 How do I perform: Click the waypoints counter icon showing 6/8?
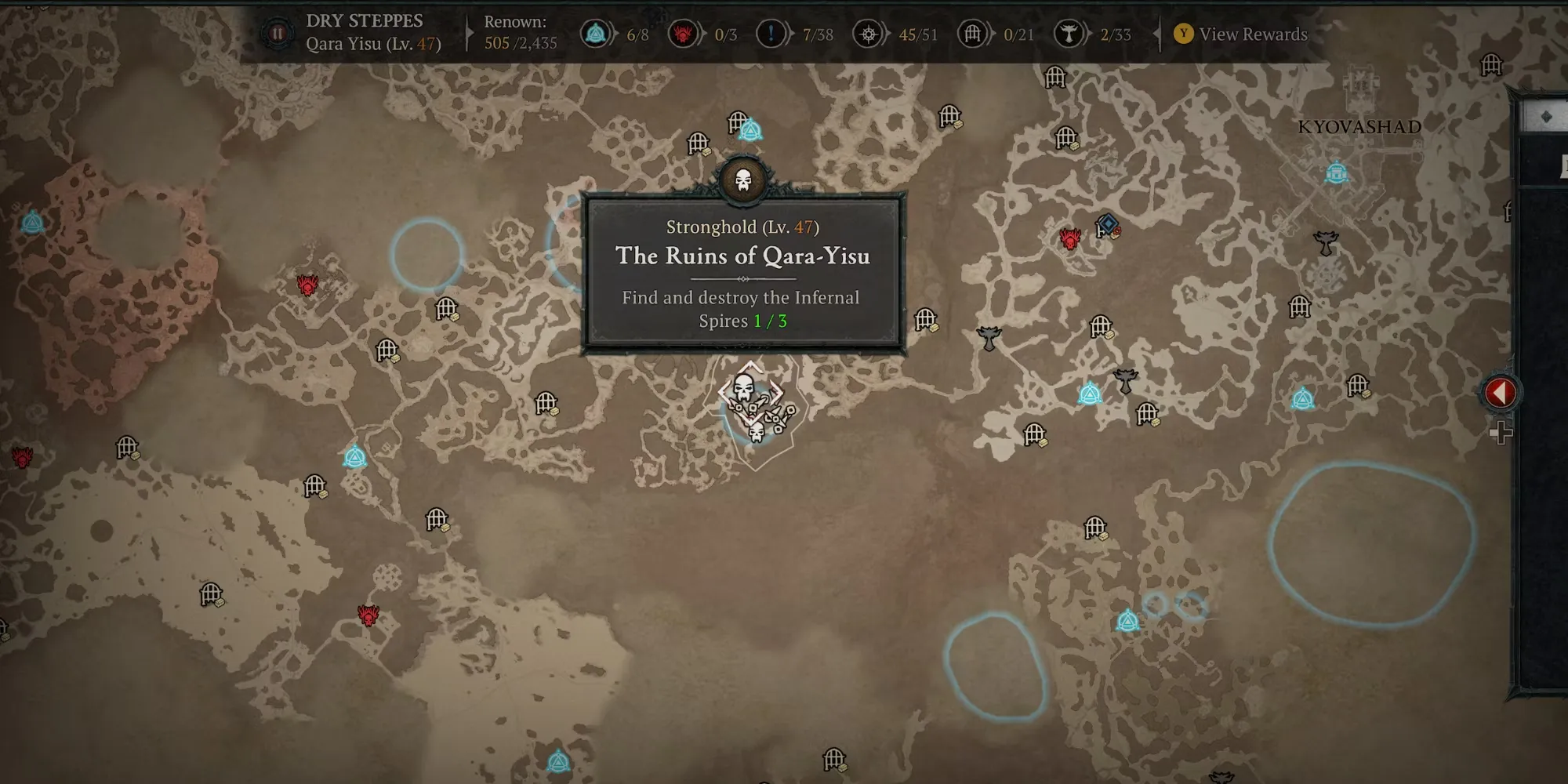click(x=596, y=34)
